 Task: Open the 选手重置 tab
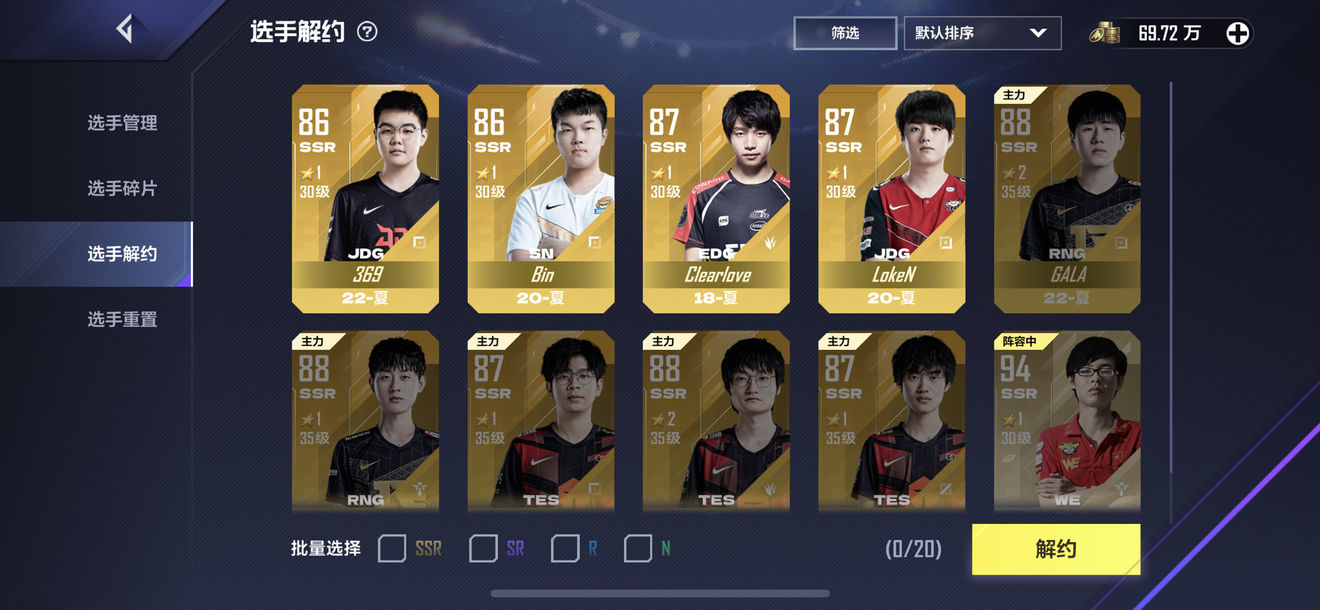(122, 319)
